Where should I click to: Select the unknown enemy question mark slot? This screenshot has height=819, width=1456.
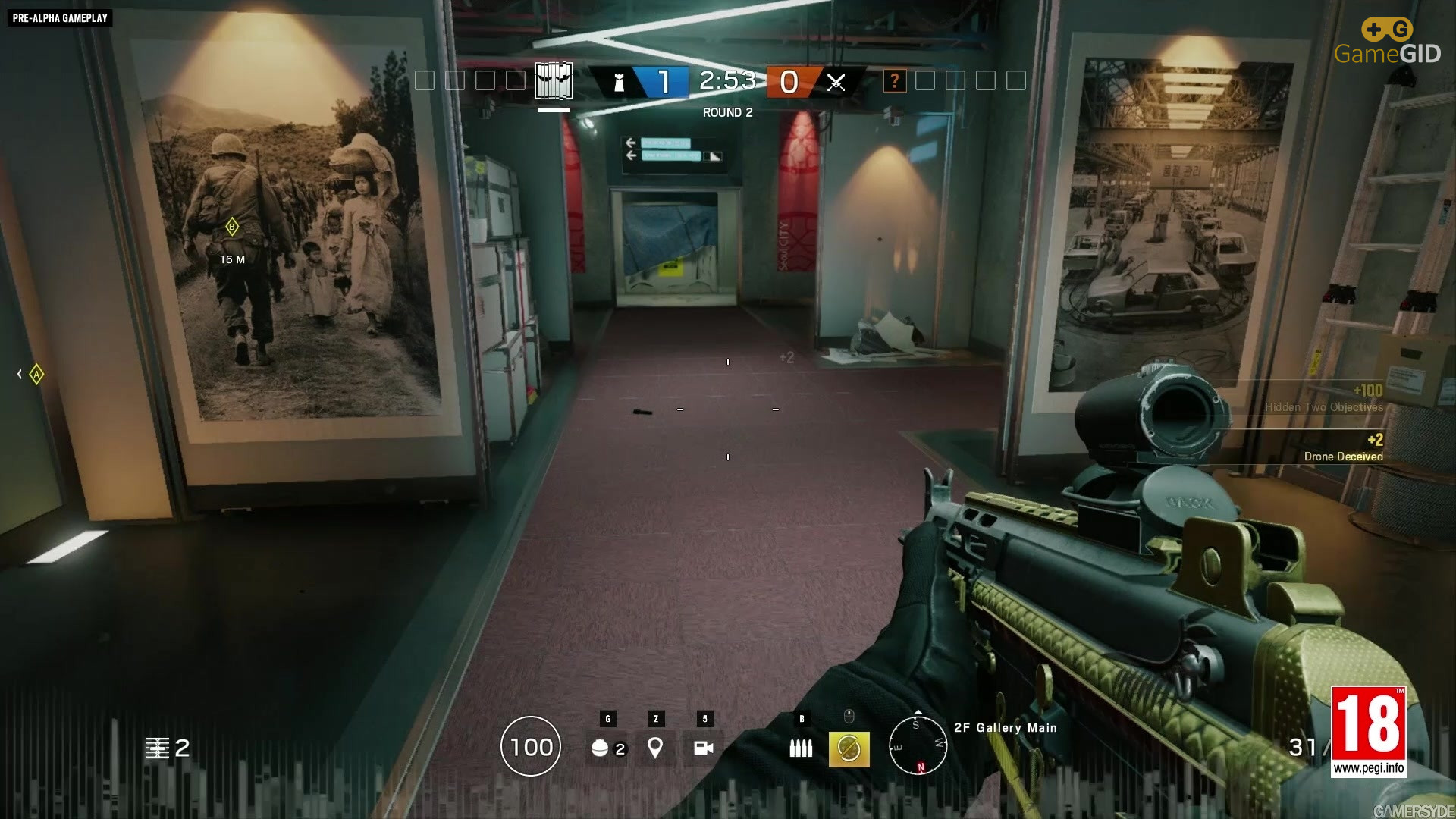click(x=895, y=80)
